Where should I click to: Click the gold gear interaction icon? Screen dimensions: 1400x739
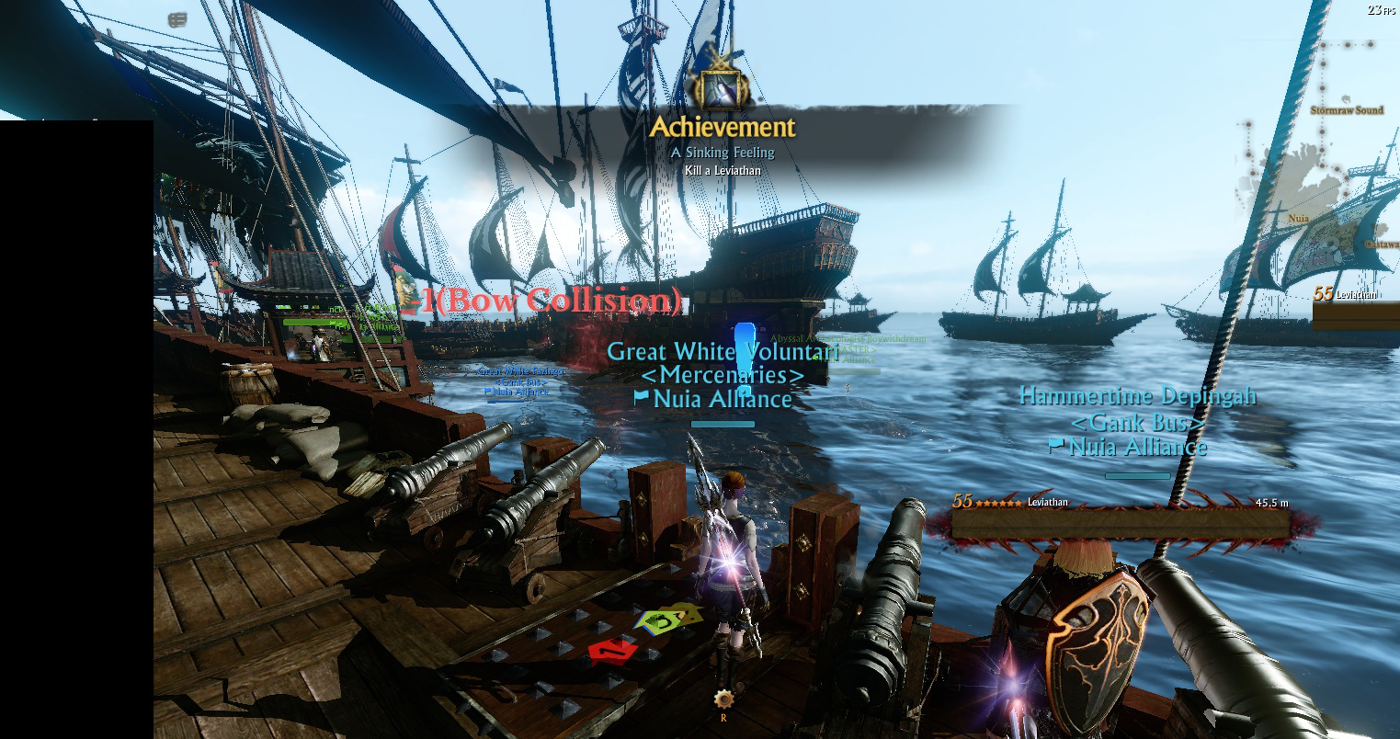coord(723,698)
